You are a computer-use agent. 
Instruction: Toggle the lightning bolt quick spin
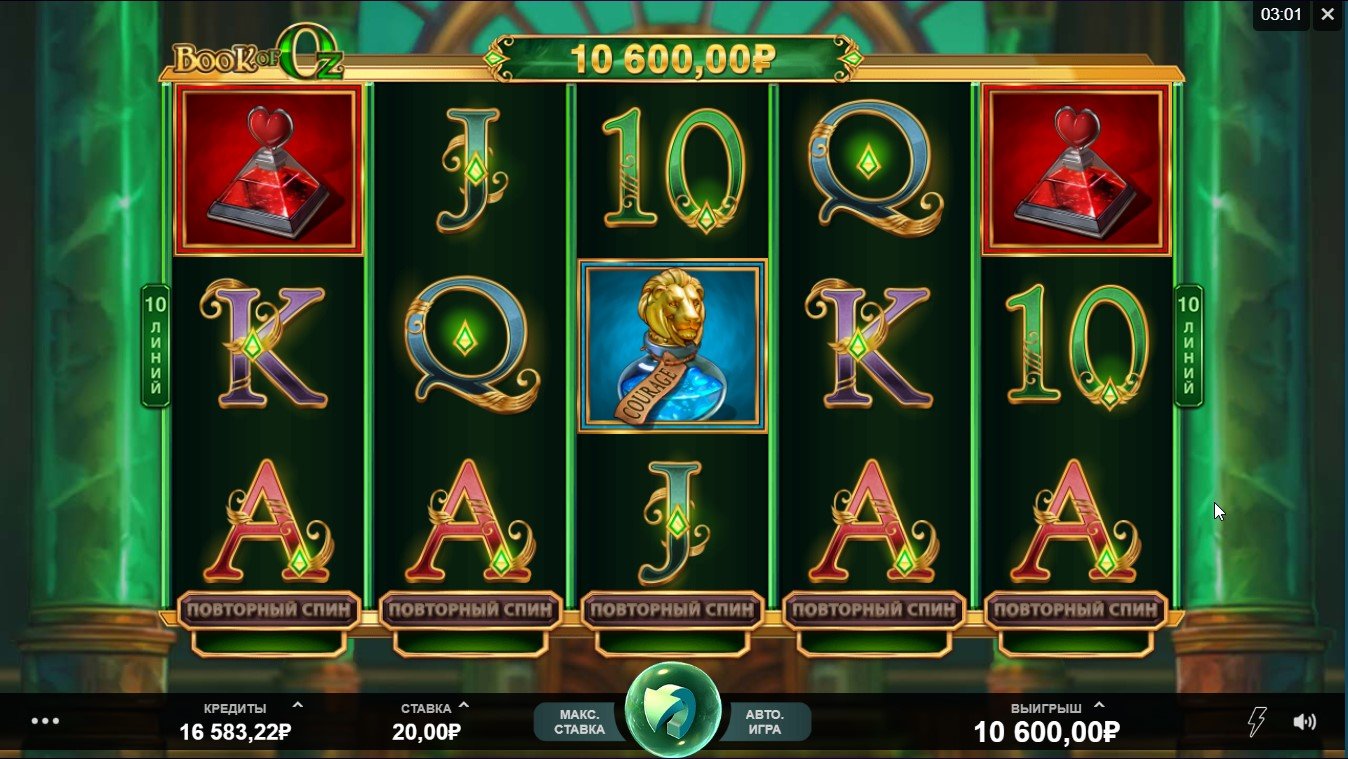[x=1257, y=721]
